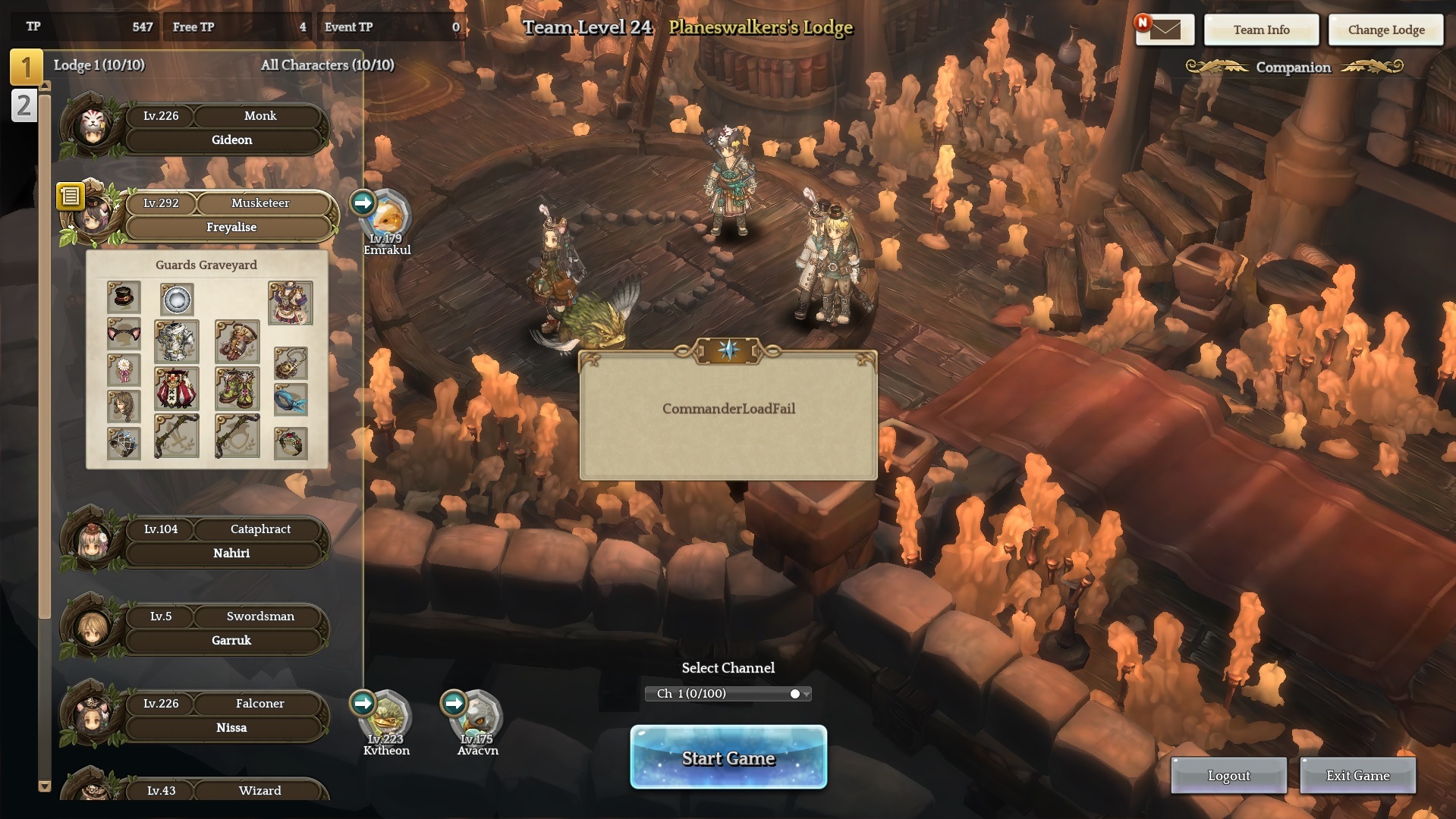
Task: Change the lodge
Action: (1385, 30)
